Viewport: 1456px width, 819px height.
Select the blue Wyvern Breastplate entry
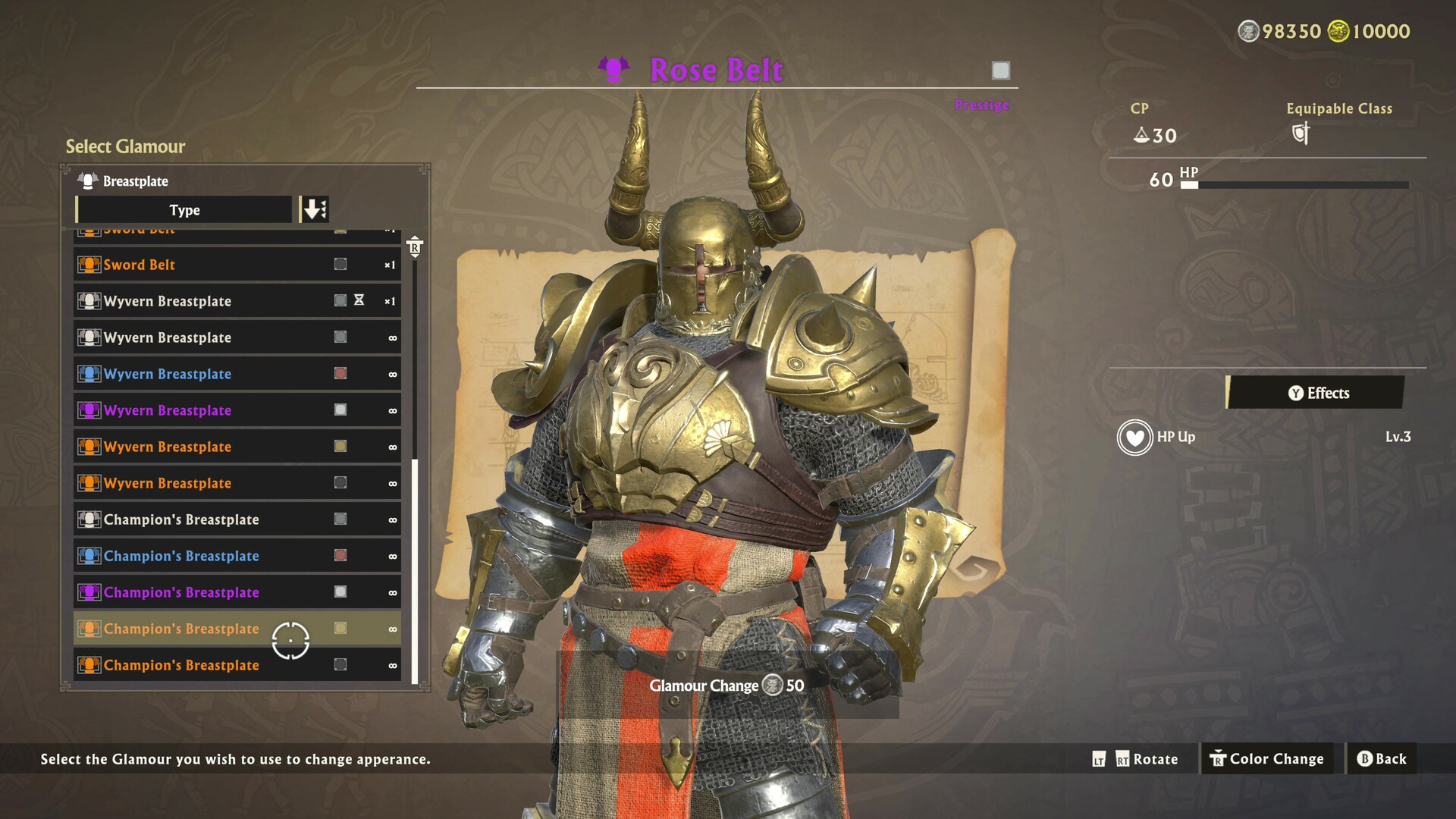click(237, 374)
